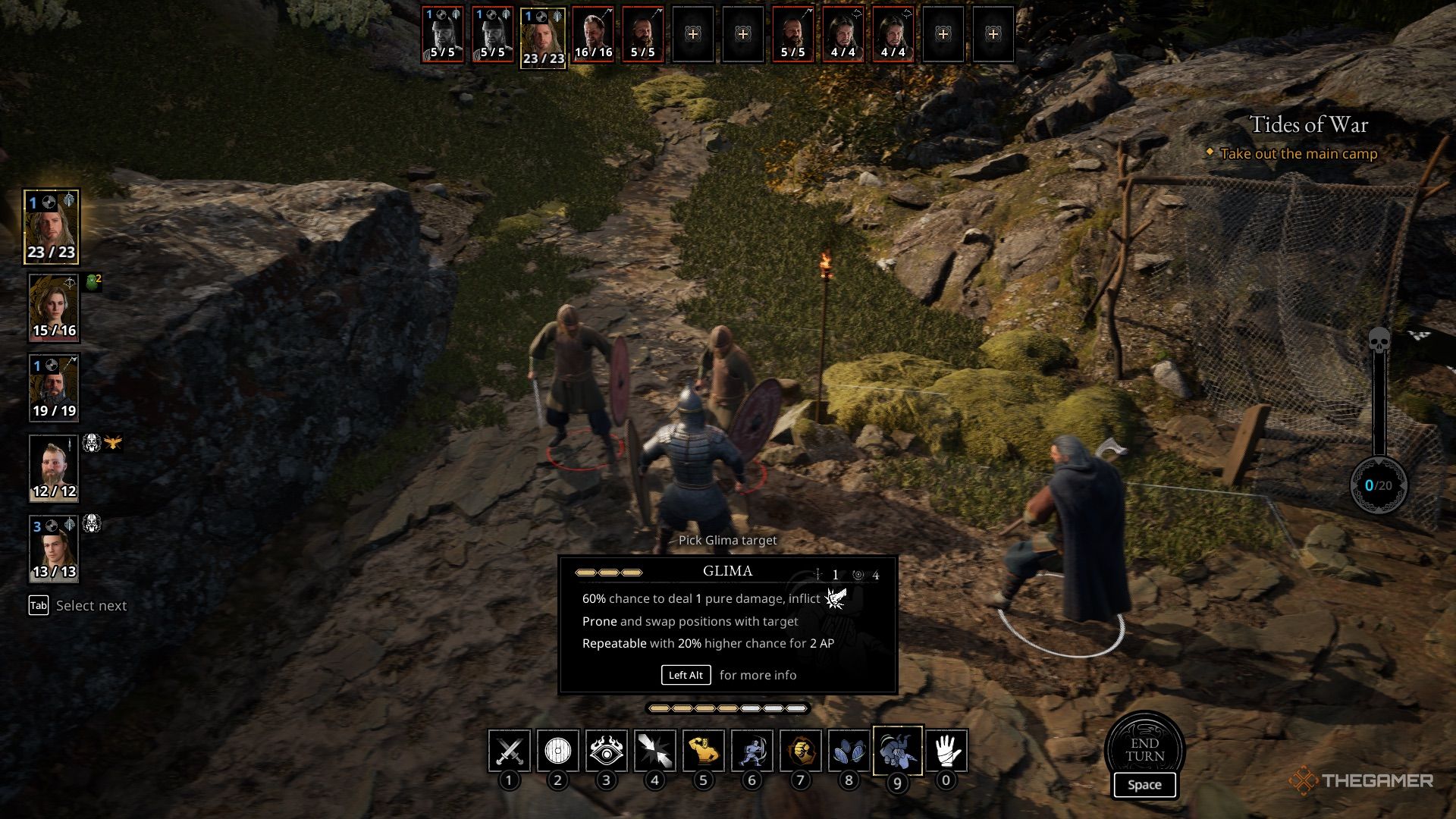1456x819 pixels.
Task: Click the bandaged hand ability icon
Action: click(x=946, y=751)
